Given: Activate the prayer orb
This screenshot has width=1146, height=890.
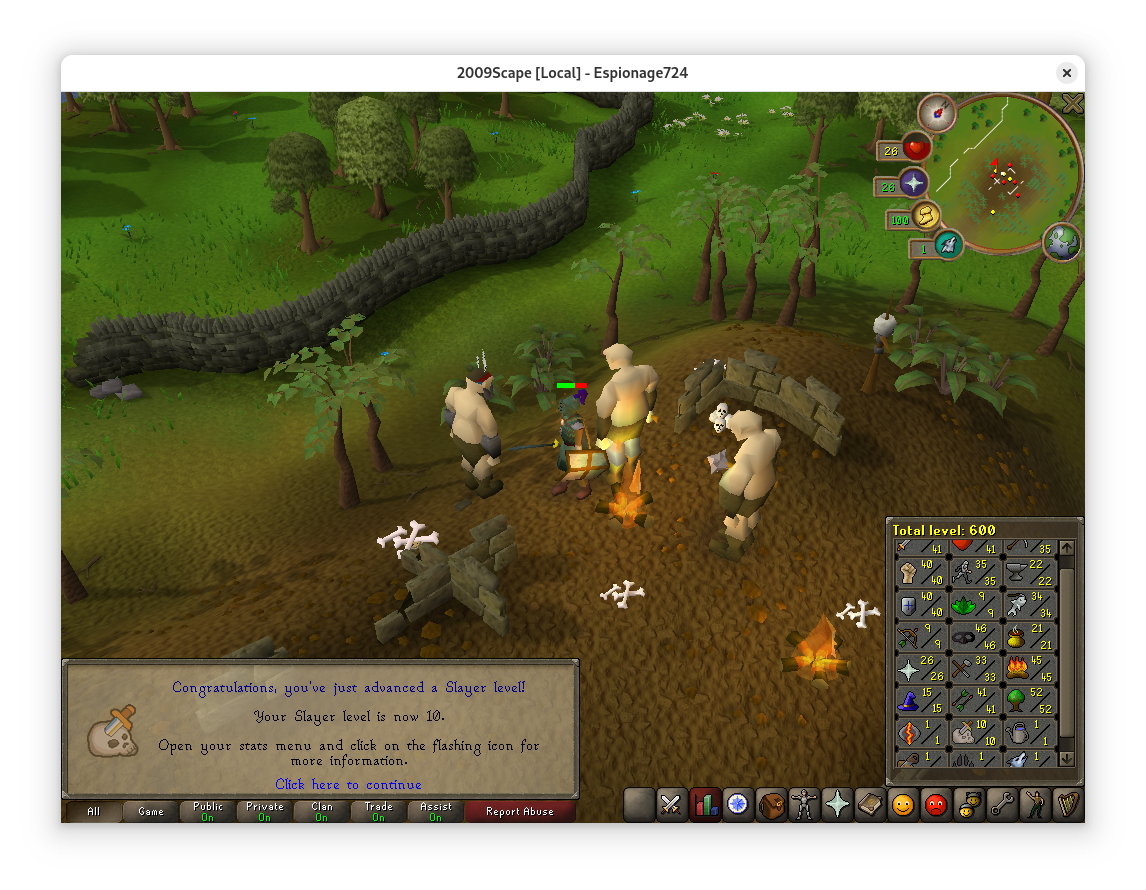Looking at the screenshot, I should [x=913, y=183].
